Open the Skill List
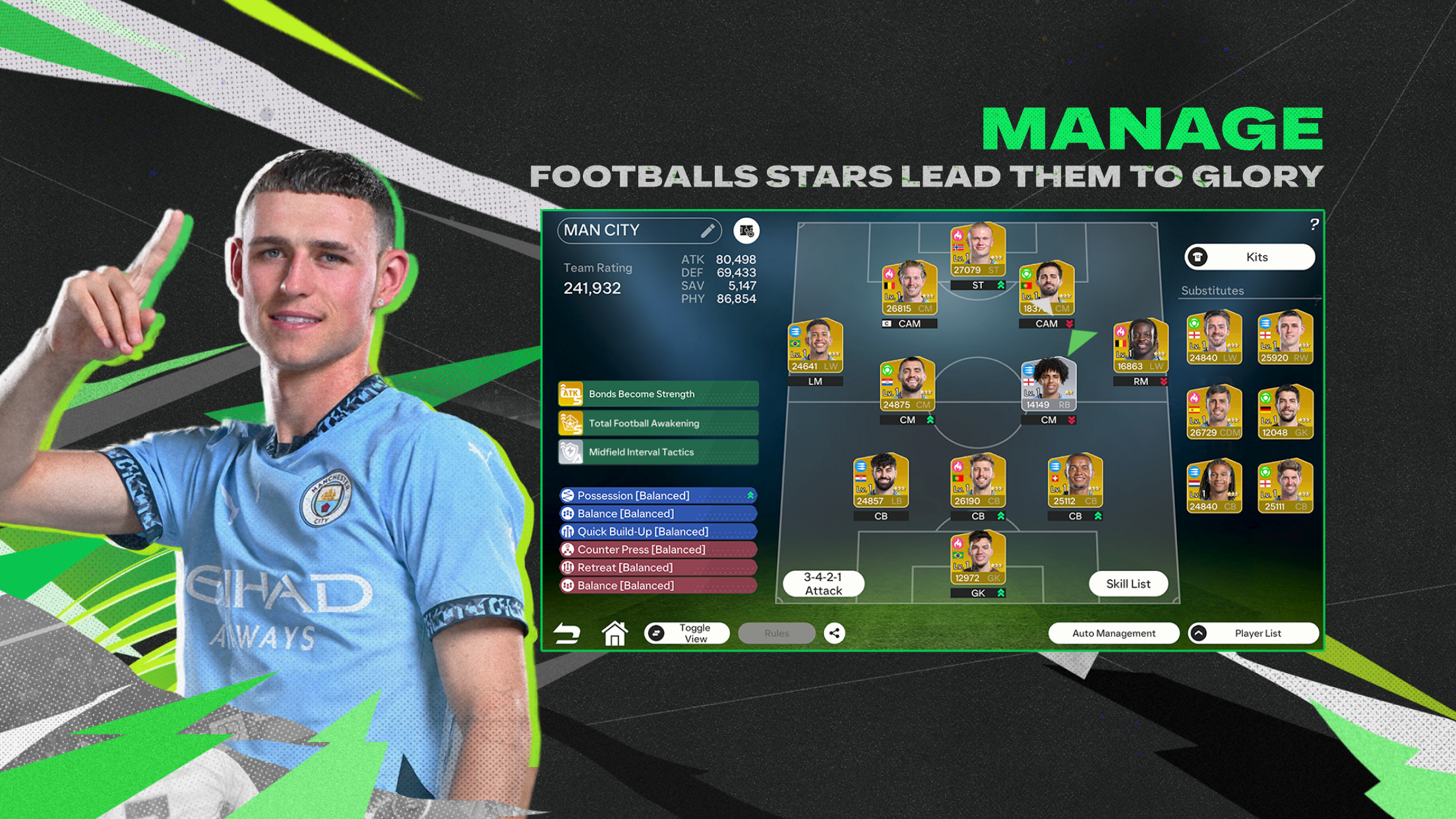This screenshot has height=819, width=1456. point(1128,583)
